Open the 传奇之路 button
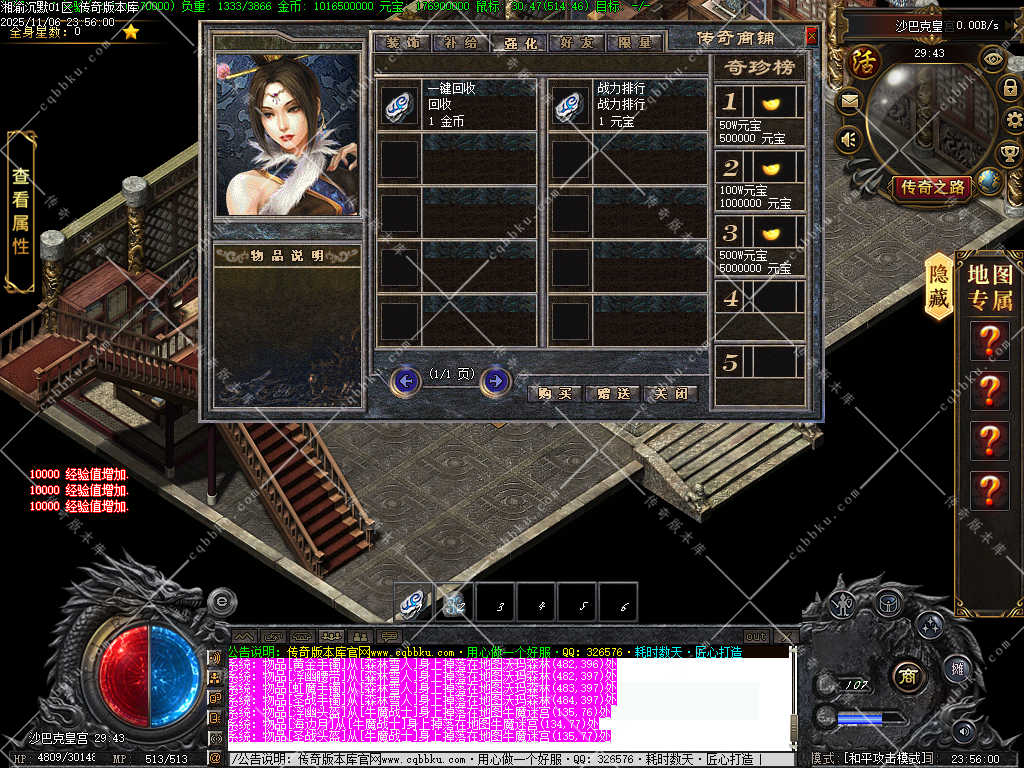 [x=933, y=187]
